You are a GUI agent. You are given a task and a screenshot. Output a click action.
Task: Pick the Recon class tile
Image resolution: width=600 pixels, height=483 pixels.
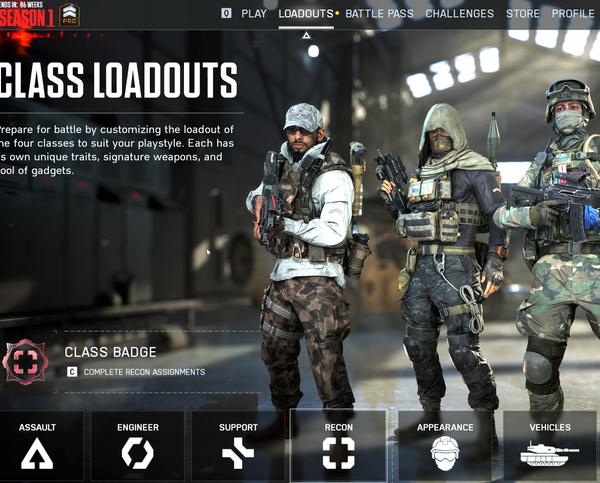pos(338,445)
